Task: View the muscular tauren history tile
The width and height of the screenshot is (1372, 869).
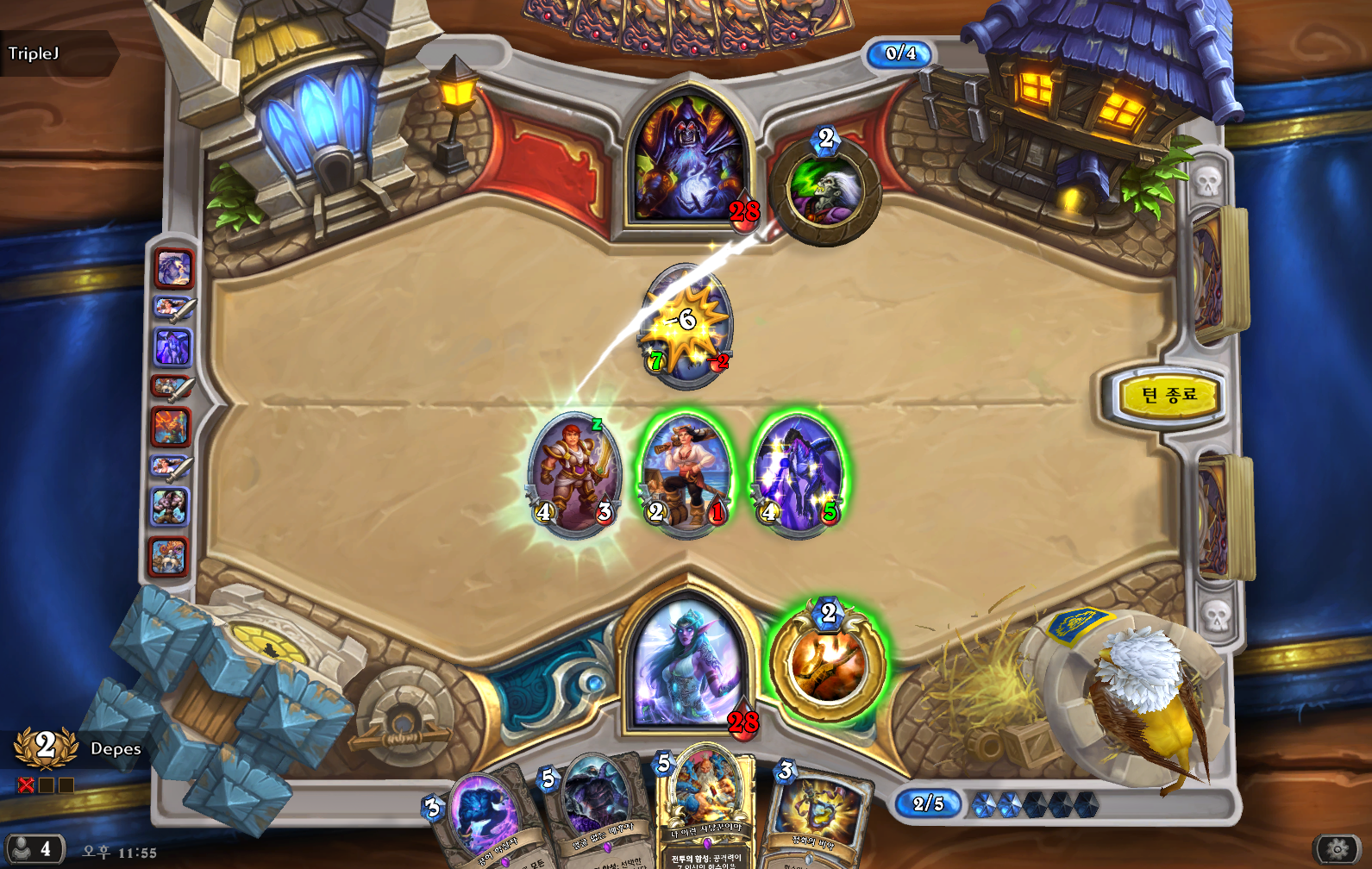Action: tap(170, 507)
